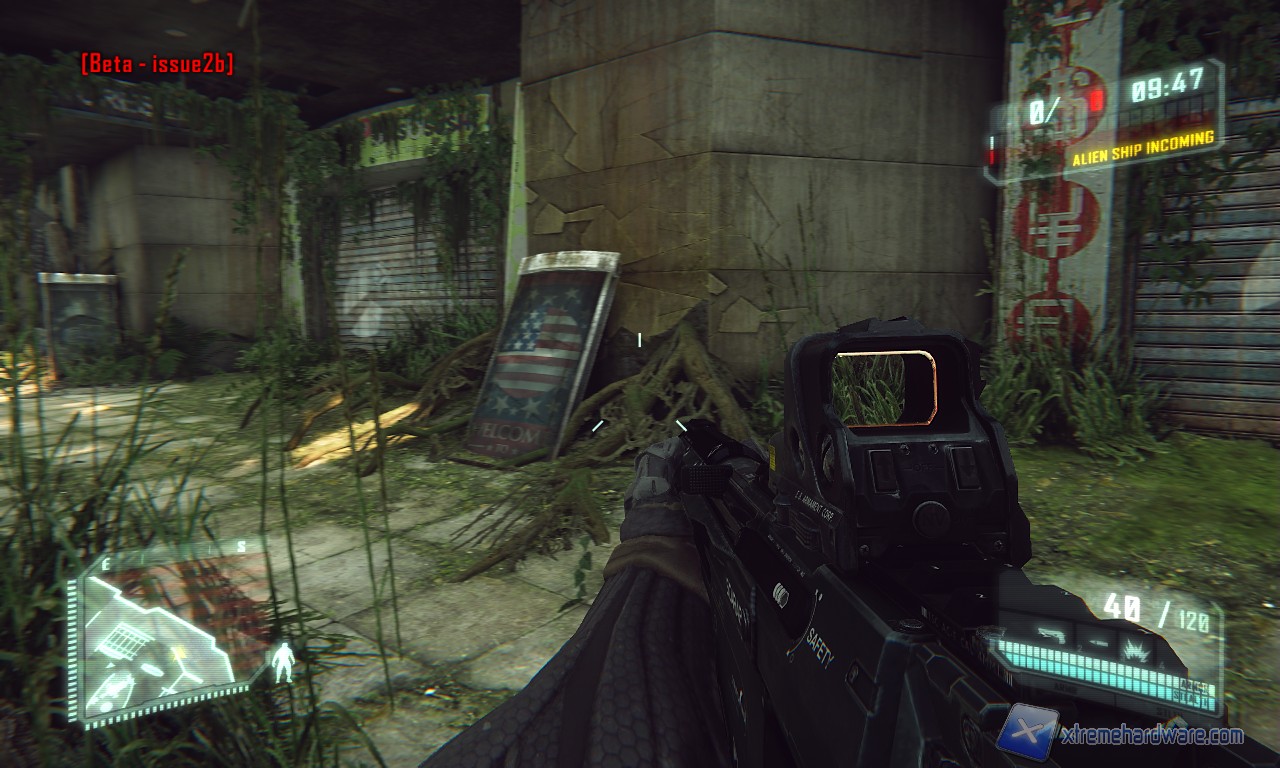Viewport: 1280px width, 768px height.
Task: Open the Alien Ship Incoming objective tracker
Action: (x=1143, y=140)
